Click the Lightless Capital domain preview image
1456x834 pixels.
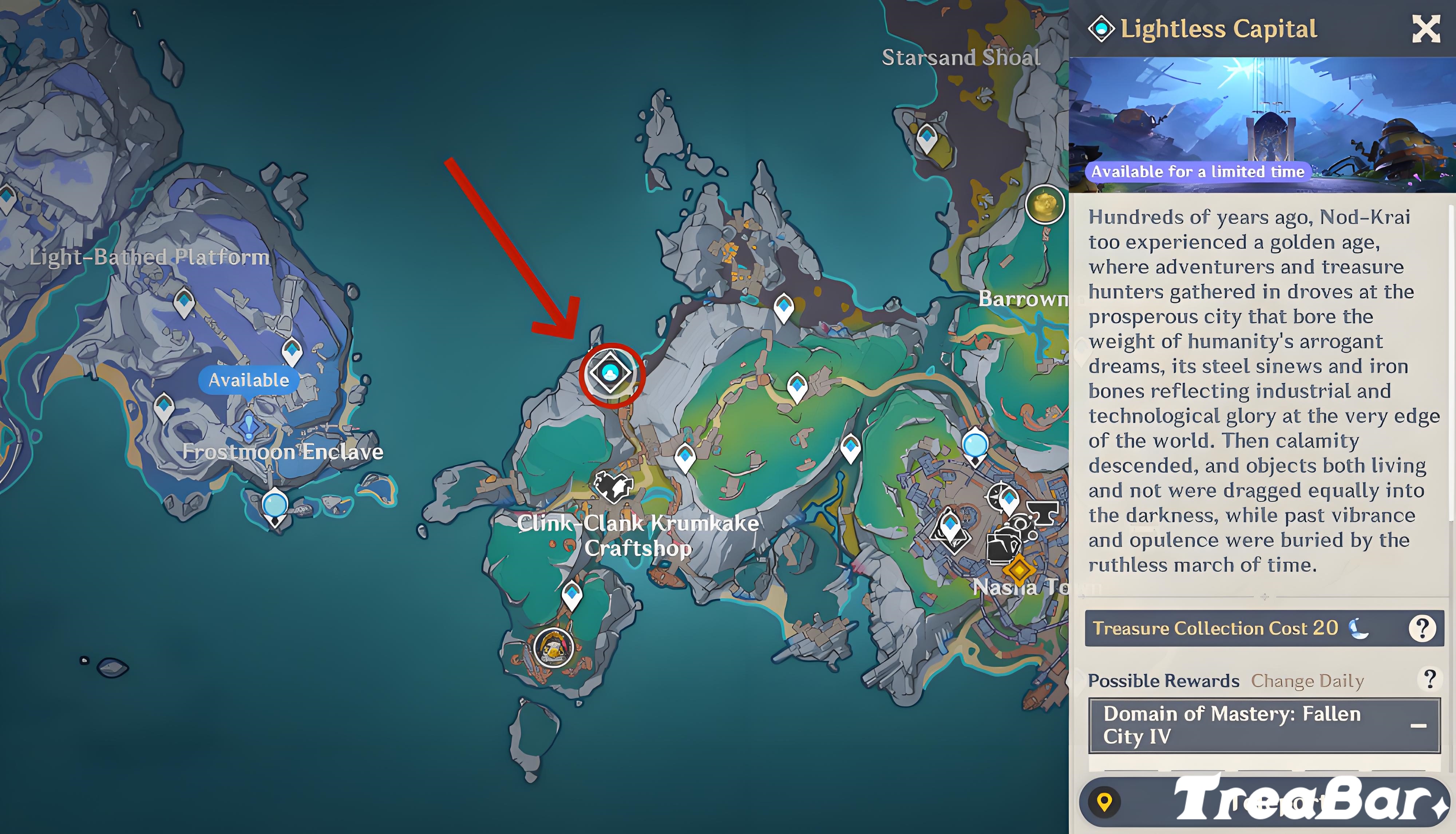click(x=1262, y=124)
